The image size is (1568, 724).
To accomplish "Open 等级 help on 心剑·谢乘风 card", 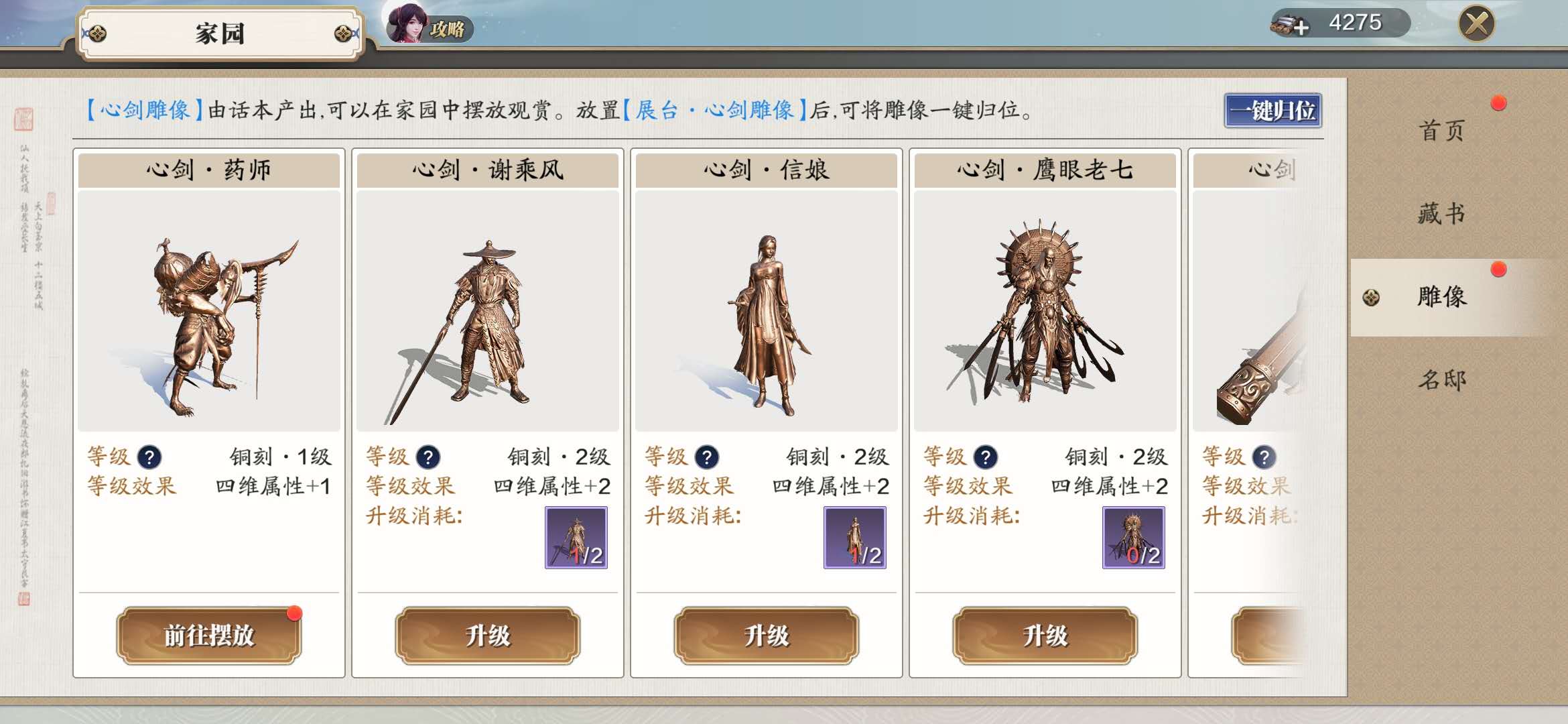I will coord(428,457).
